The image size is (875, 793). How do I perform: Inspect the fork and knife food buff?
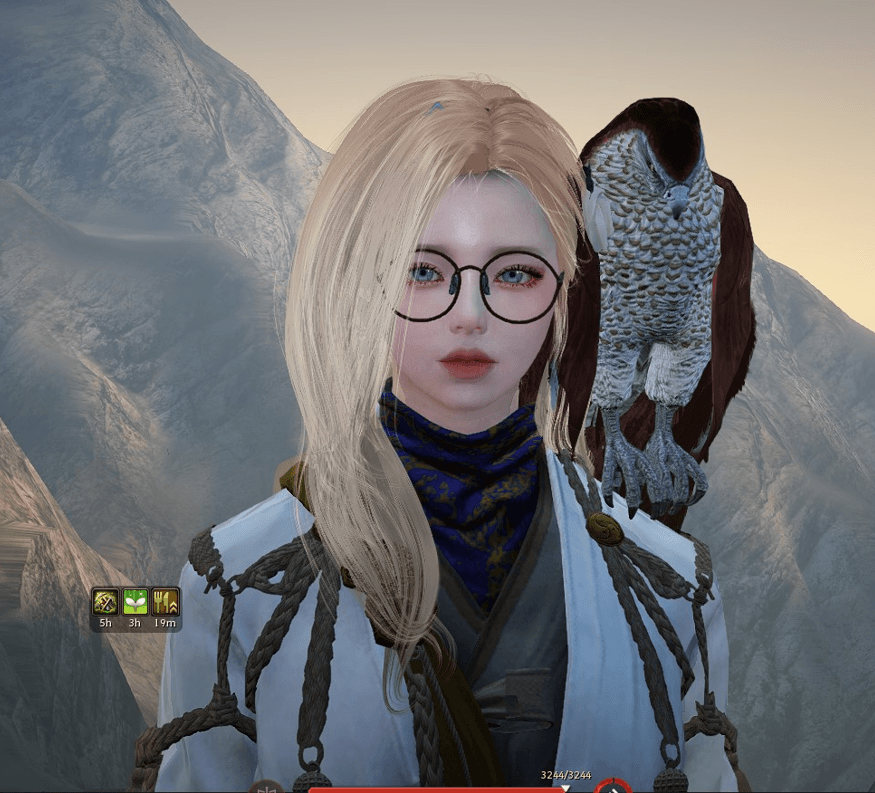[164, 601]
